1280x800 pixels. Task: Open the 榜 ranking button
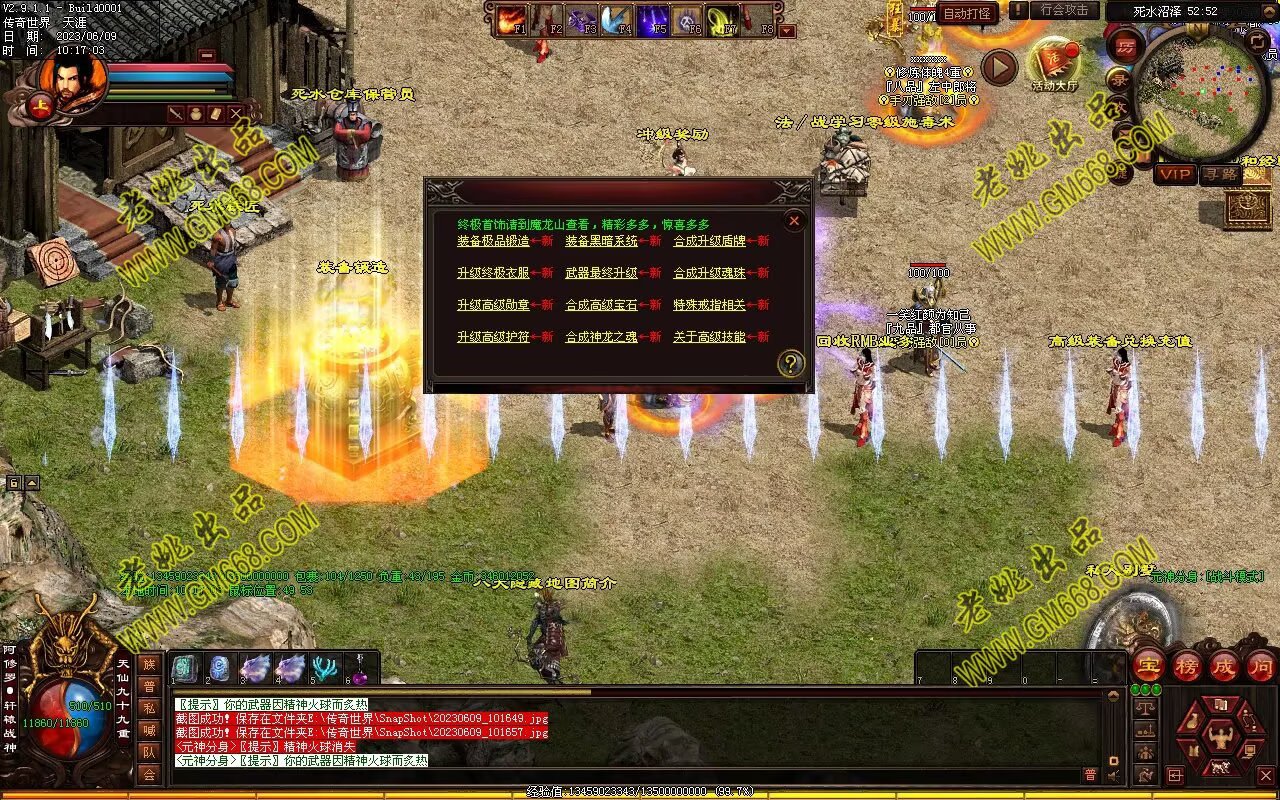pyautogui.click(x=1187, y=666)
